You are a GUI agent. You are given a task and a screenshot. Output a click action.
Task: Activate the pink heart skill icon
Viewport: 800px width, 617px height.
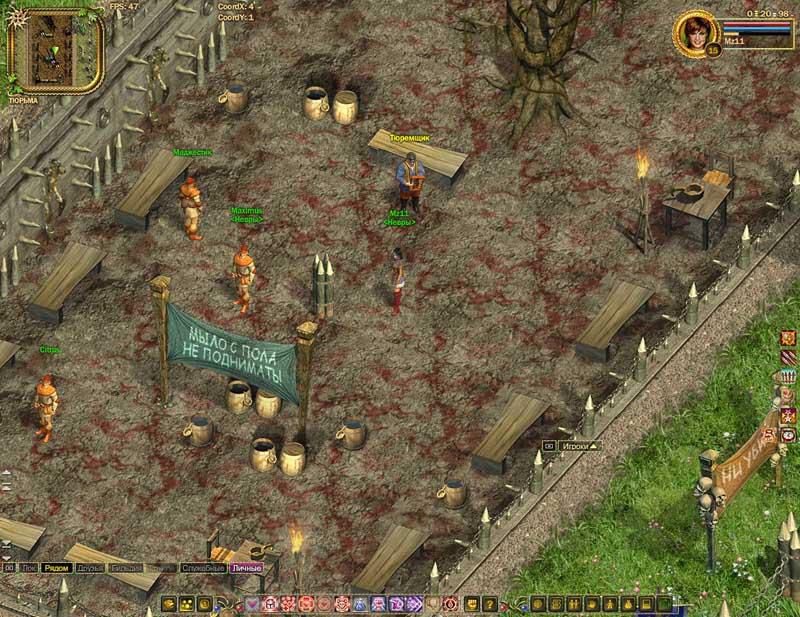254,603
